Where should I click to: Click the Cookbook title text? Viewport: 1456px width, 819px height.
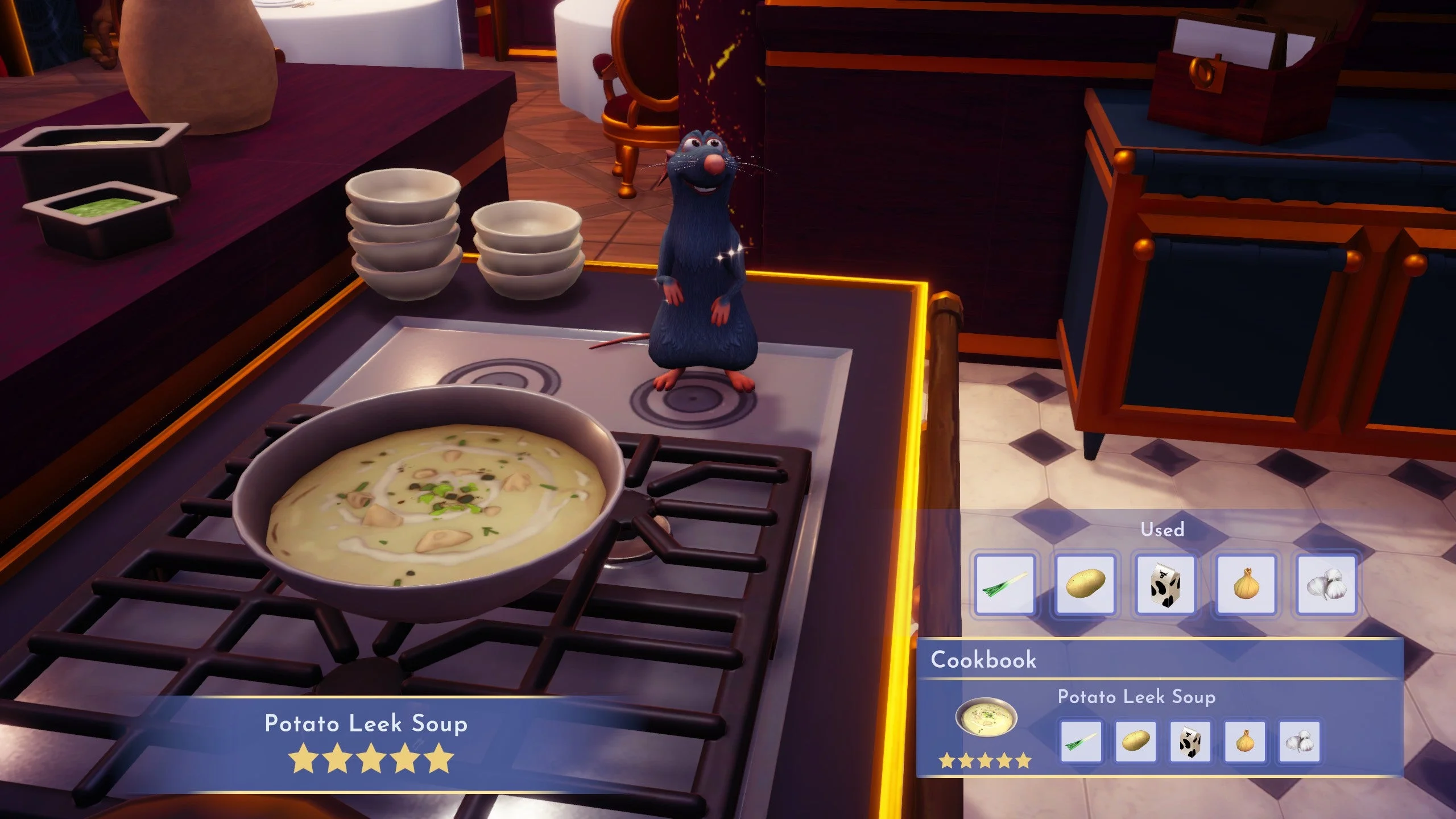pos(983,660)
